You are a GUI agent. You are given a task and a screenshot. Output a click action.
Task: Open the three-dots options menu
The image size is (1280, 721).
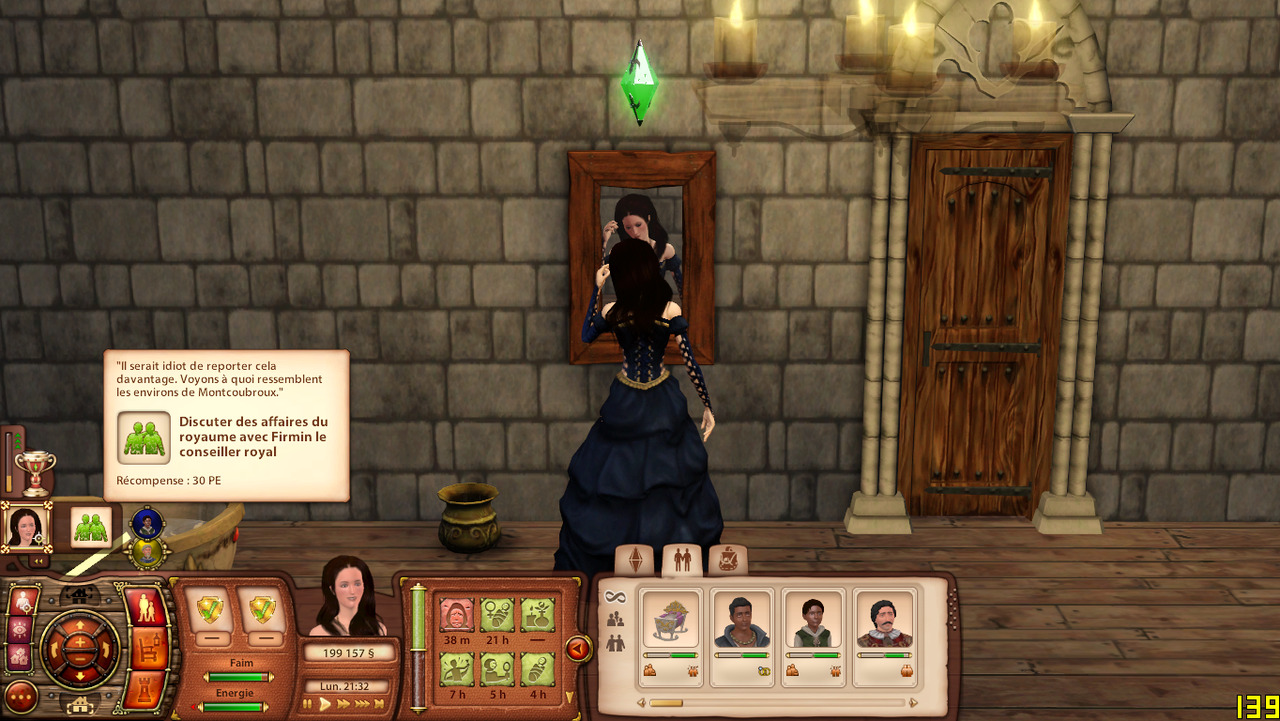(x=21, y=696)
